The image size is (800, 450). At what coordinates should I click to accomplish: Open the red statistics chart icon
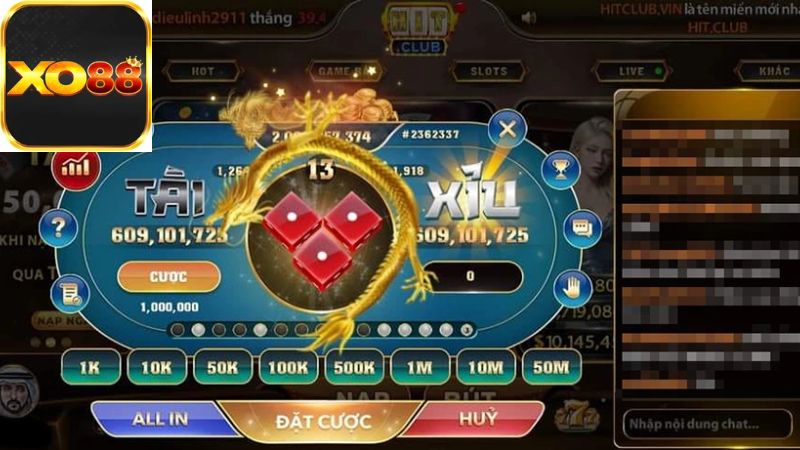[75, 165]
